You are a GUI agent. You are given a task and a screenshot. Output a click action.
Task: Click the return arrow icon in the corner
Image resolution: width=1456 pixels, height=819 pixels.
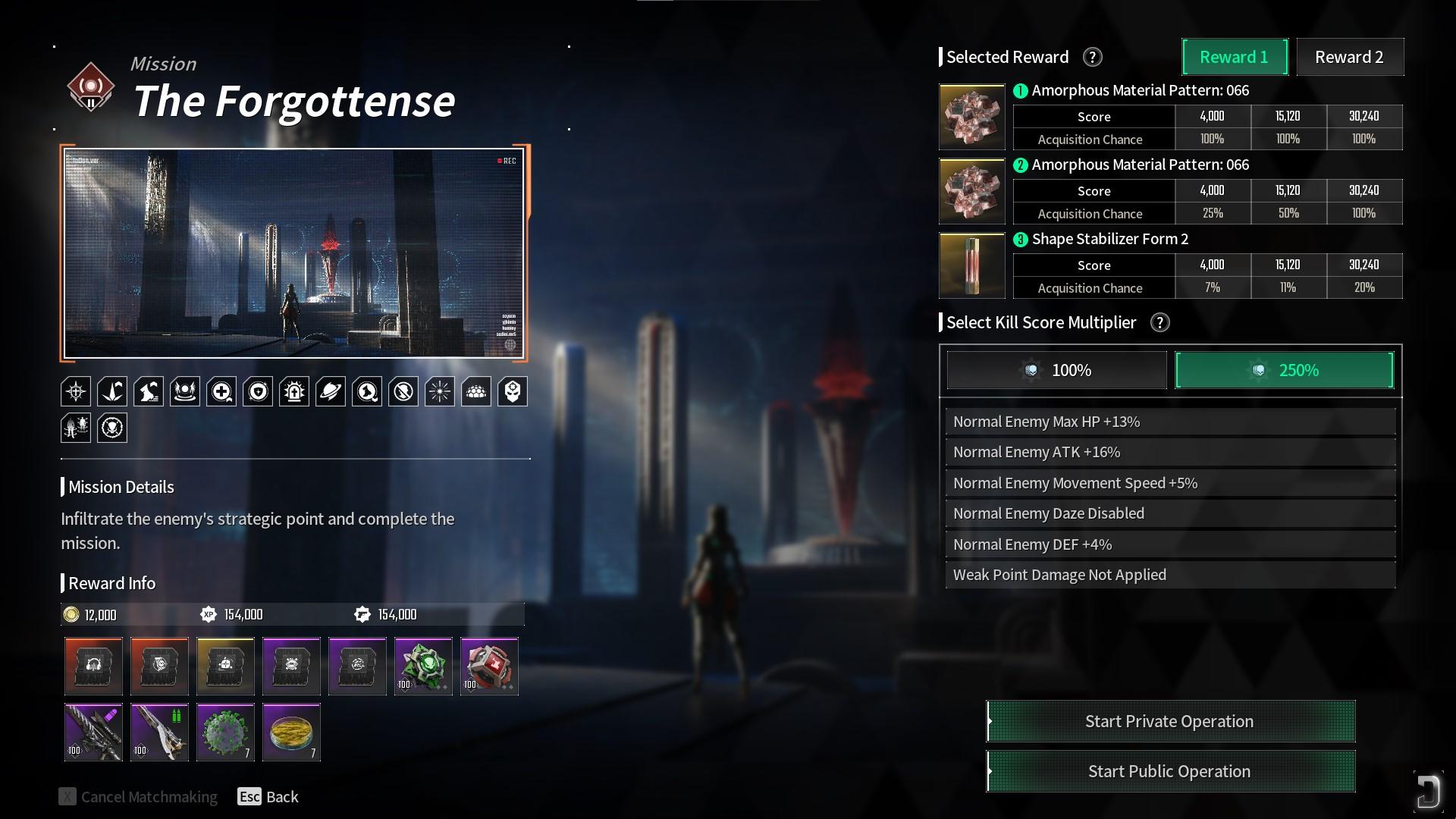point(1427,792)
